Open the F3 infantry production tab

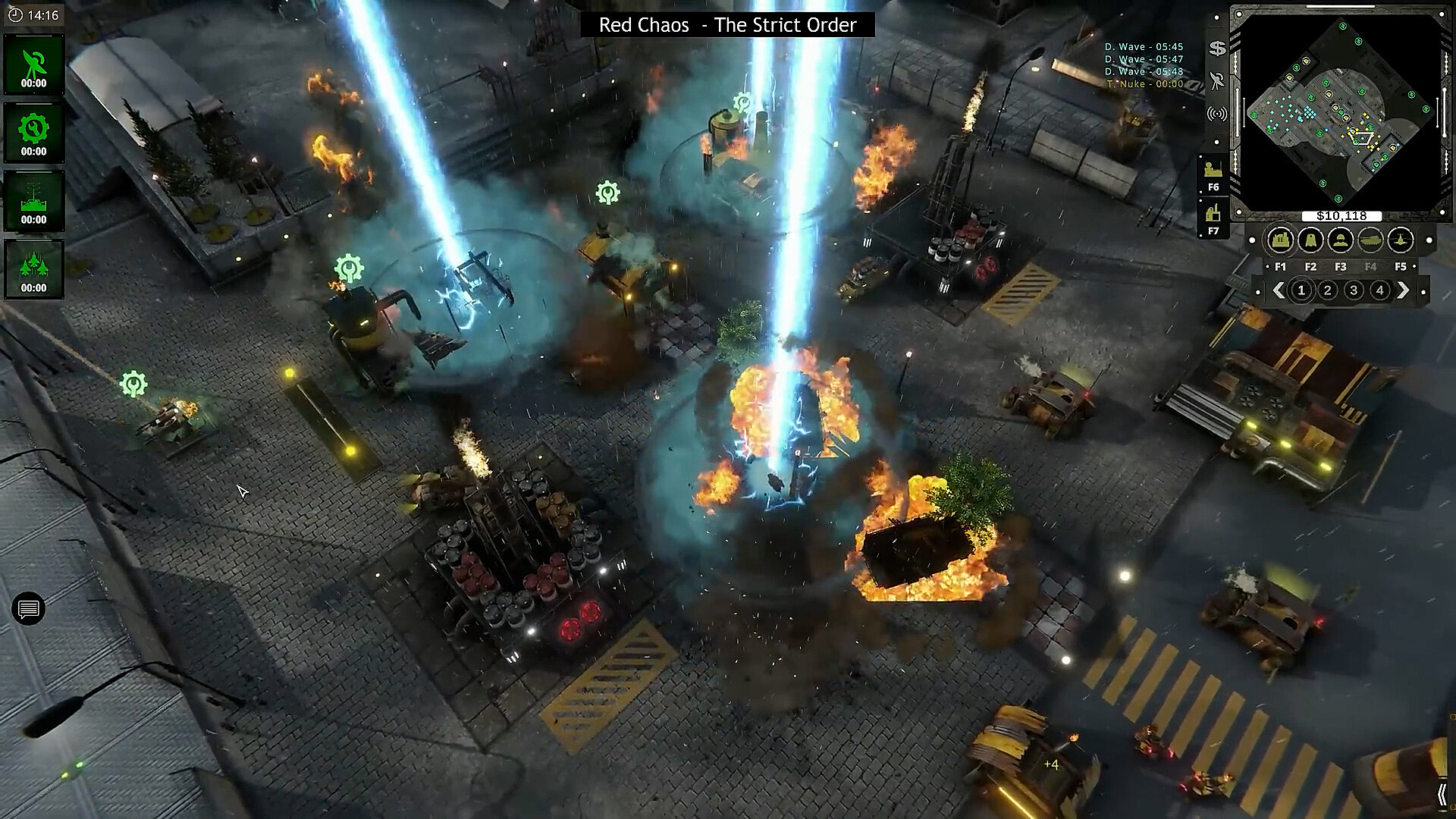pyautogui.click(x=1341, y=241)
